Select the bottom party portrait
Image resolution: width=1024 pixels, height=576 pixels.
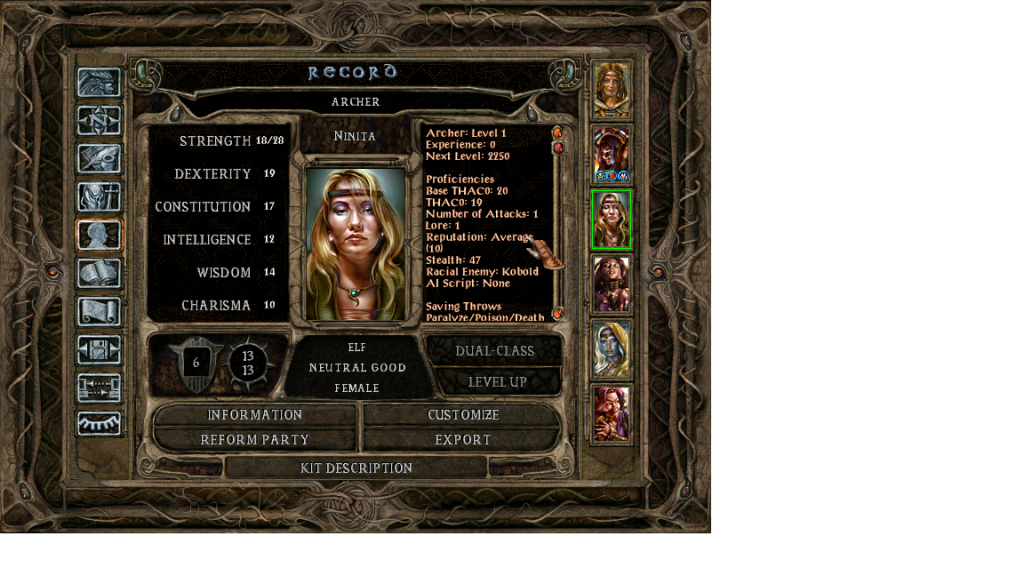[x=611, y=414]
